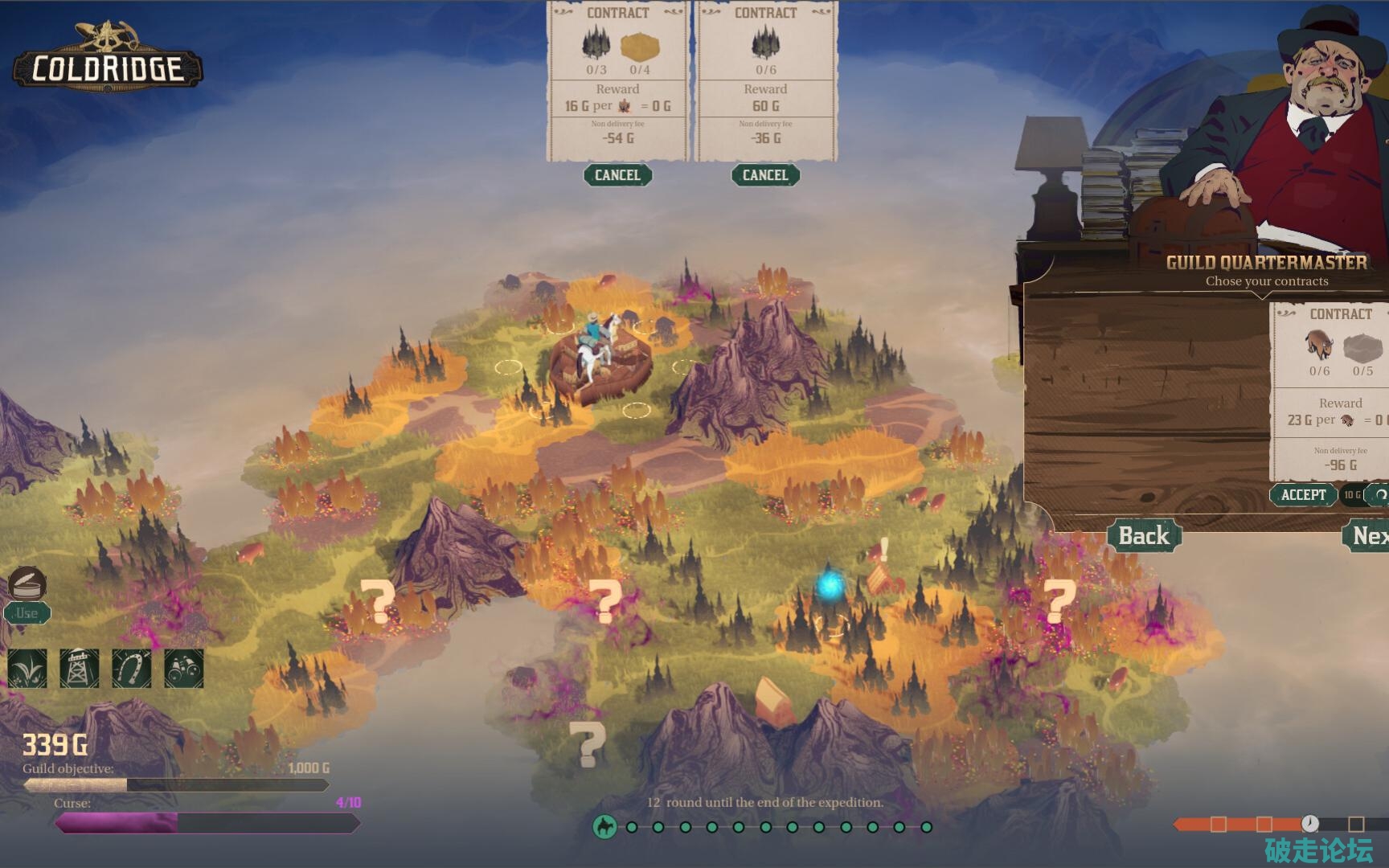
Task: Click the horse round tracker icon
Action: click(x=604, y=826)
